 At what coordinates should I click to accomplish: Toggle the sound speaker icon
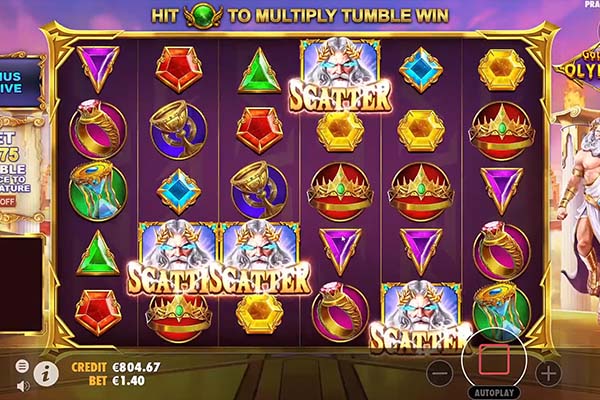click(x=22, y=385)
